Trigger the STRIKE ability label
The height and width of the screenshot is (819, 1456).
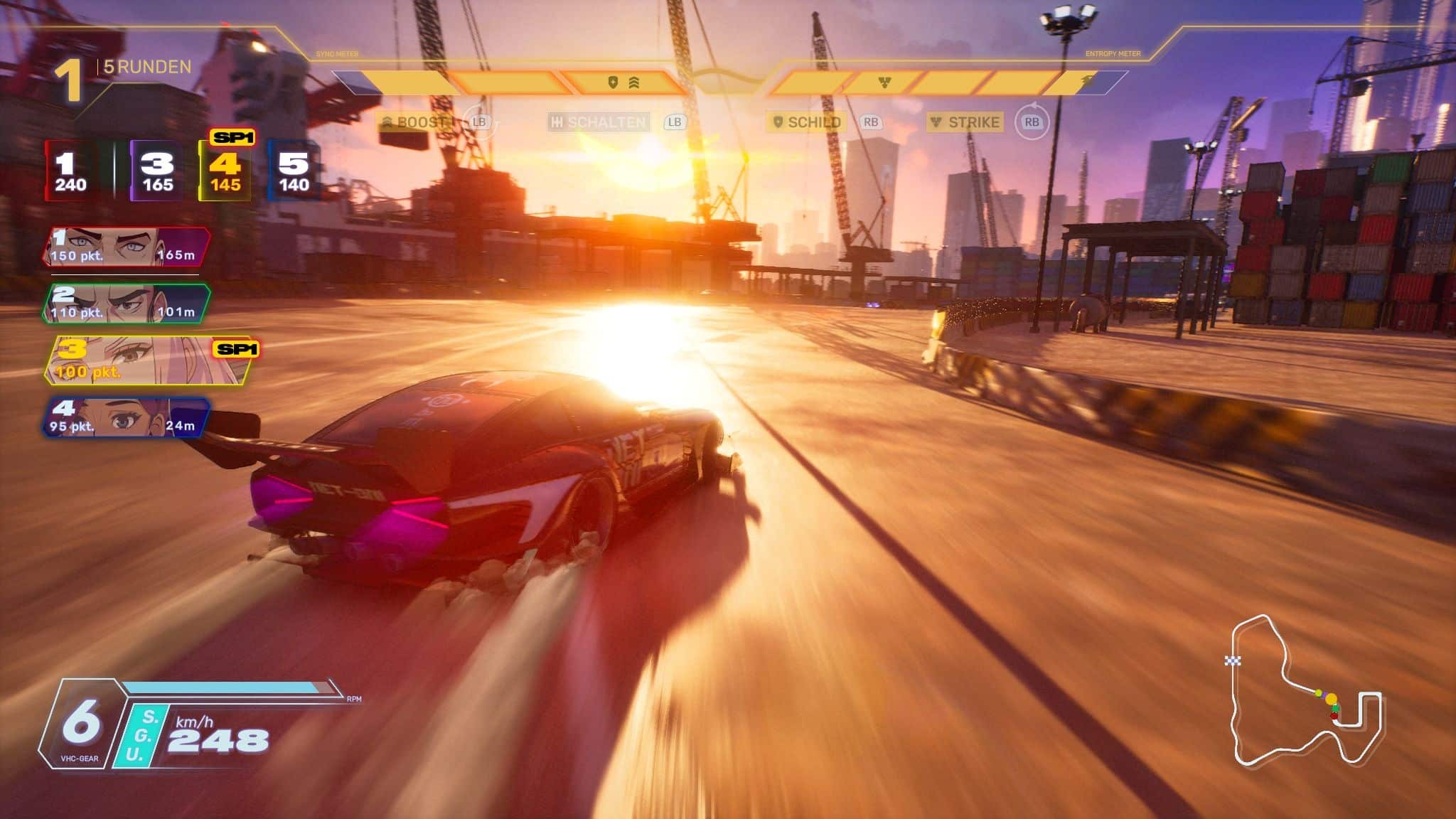(x=966, y=122)
